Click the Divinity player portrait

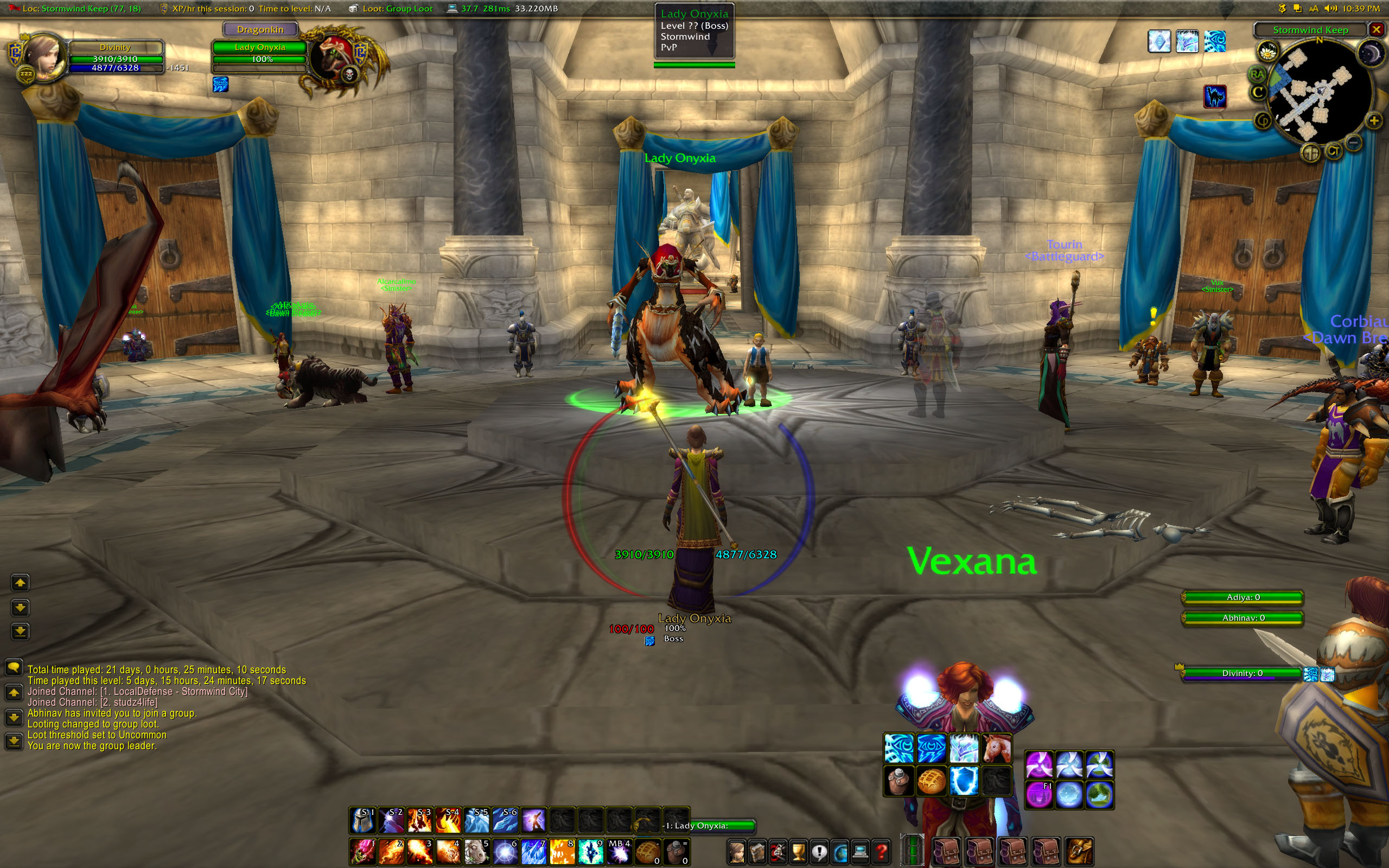coord(43,58)
